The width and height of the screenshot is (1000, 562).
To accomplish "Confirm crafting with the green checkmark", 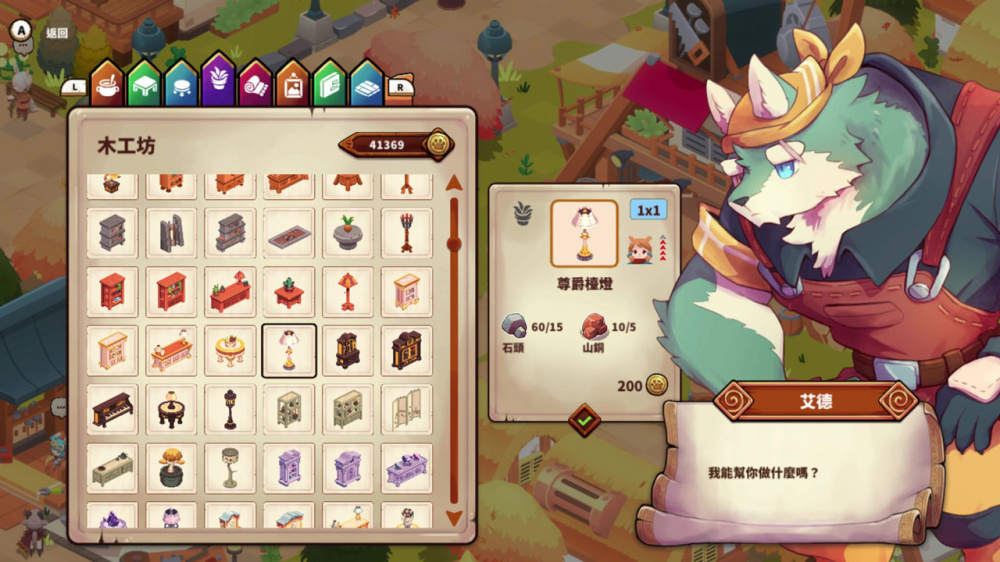I will point(584,420).
